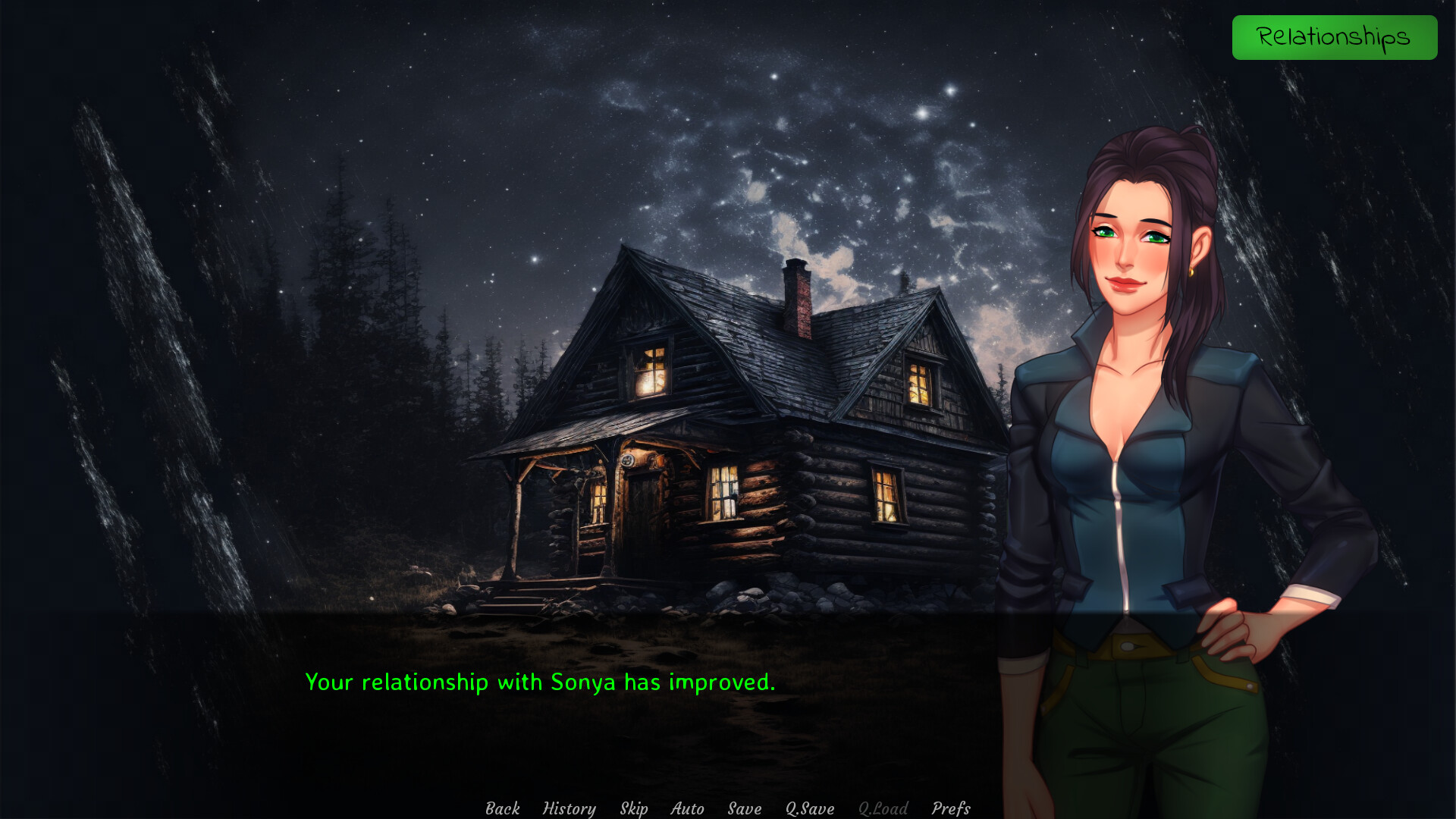This screenshot has width=1456, height=819.
Task: Click the relationship improved notification text
Action: 540,682
